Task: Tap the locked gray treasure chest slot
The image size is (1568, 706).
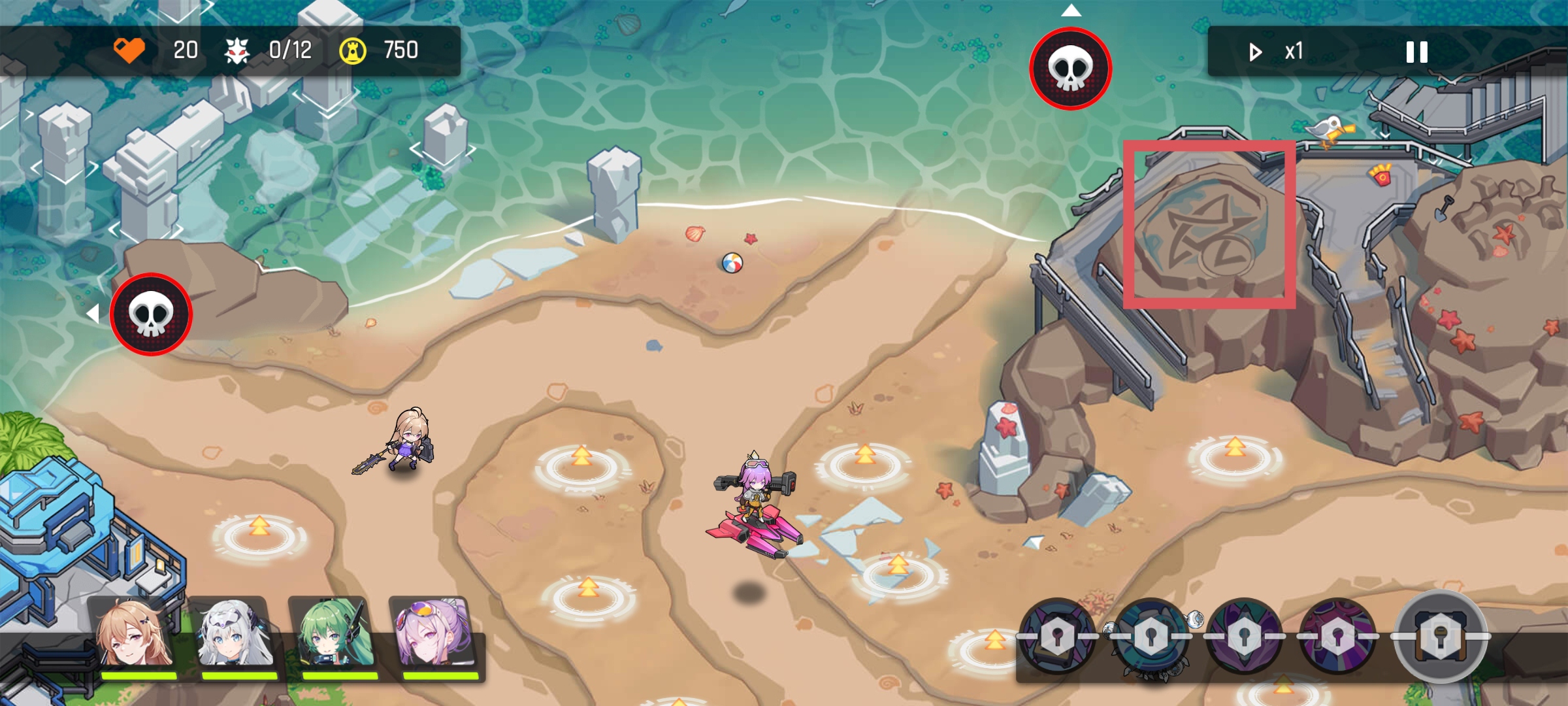Action: pyautogui.click(x=1440, y=636)
